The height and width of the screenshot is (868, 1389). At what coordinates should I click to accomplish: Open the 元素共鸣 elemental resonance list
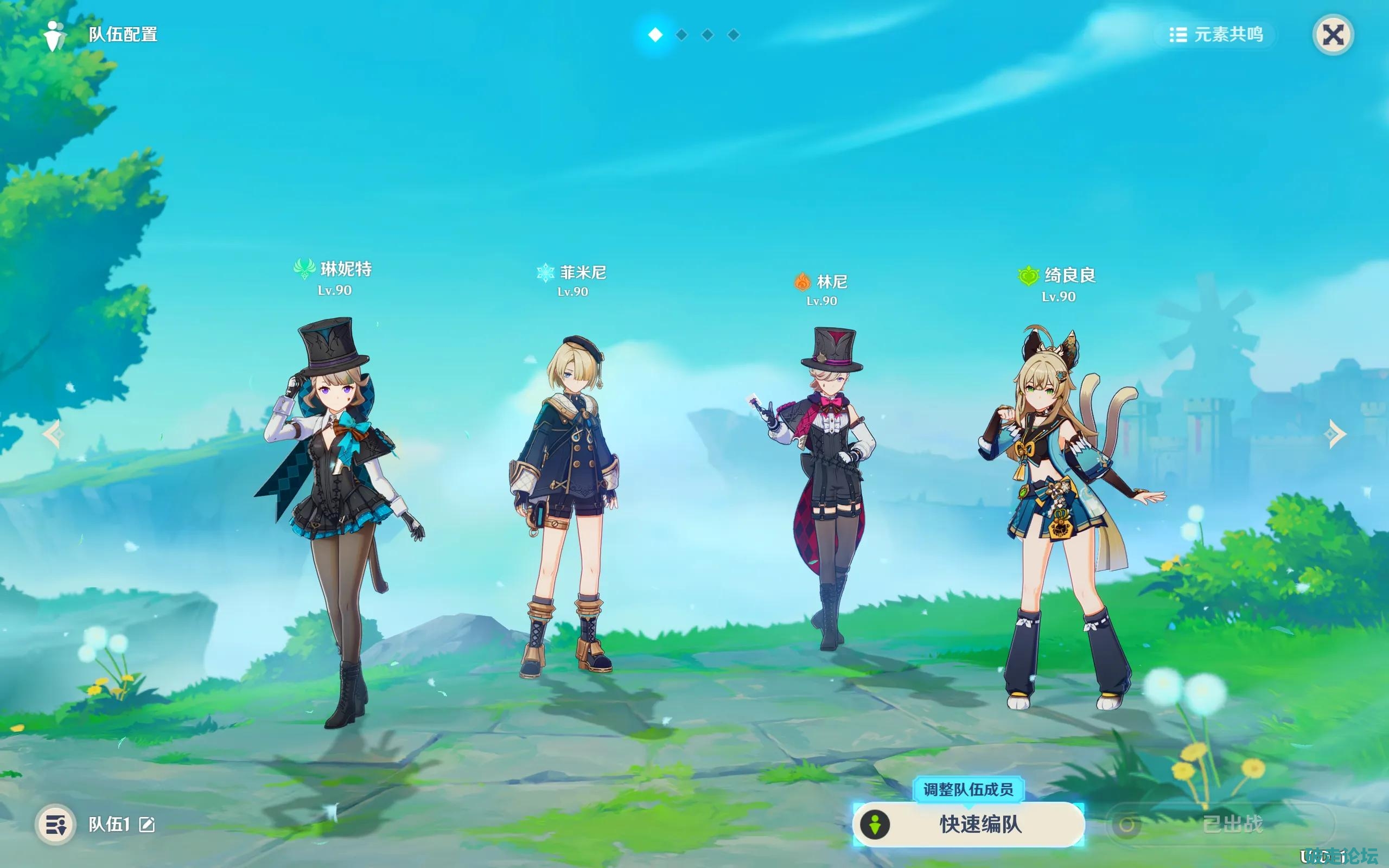pos(1216,35)
